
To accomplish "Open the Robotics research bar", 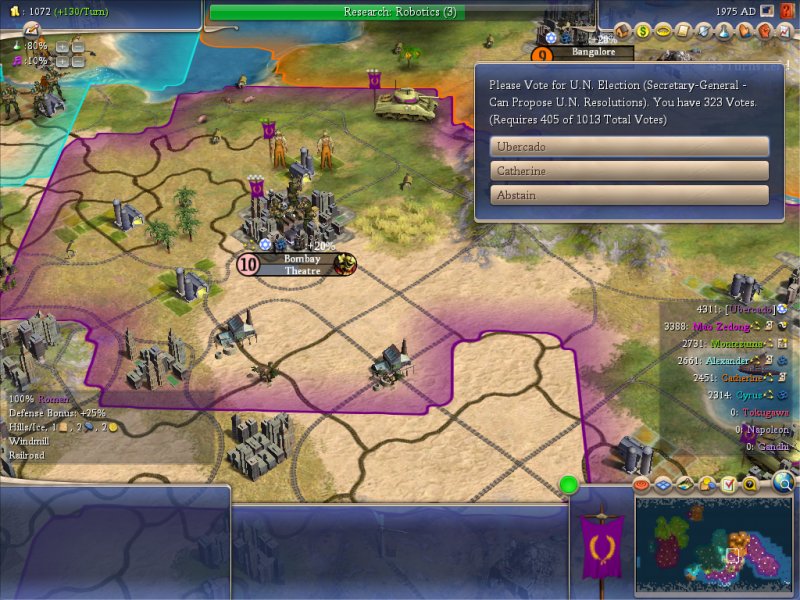I will tap(400, 12).
